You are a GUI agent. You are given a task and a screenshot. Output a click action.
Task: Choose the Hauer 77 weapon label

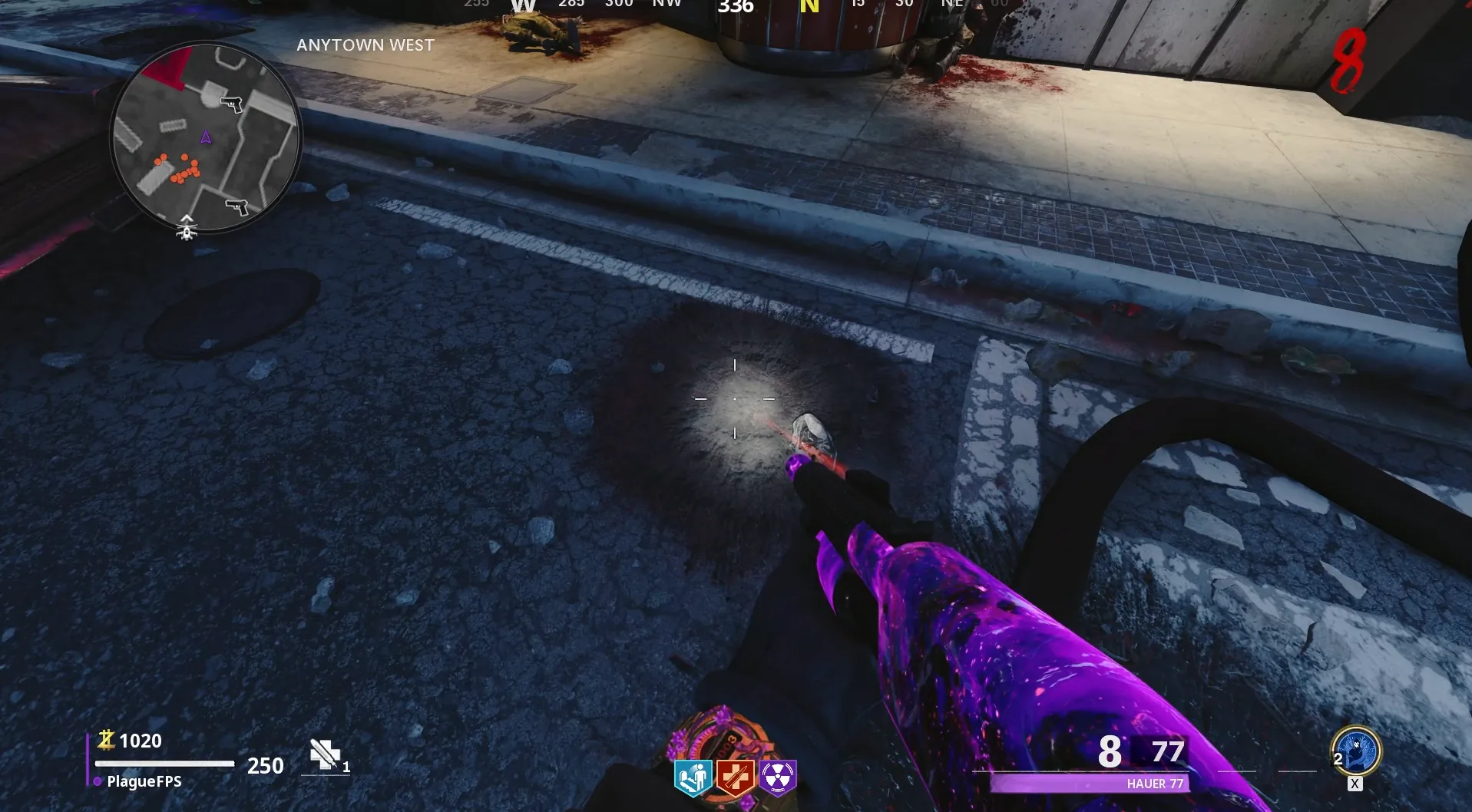(1155, 784)
